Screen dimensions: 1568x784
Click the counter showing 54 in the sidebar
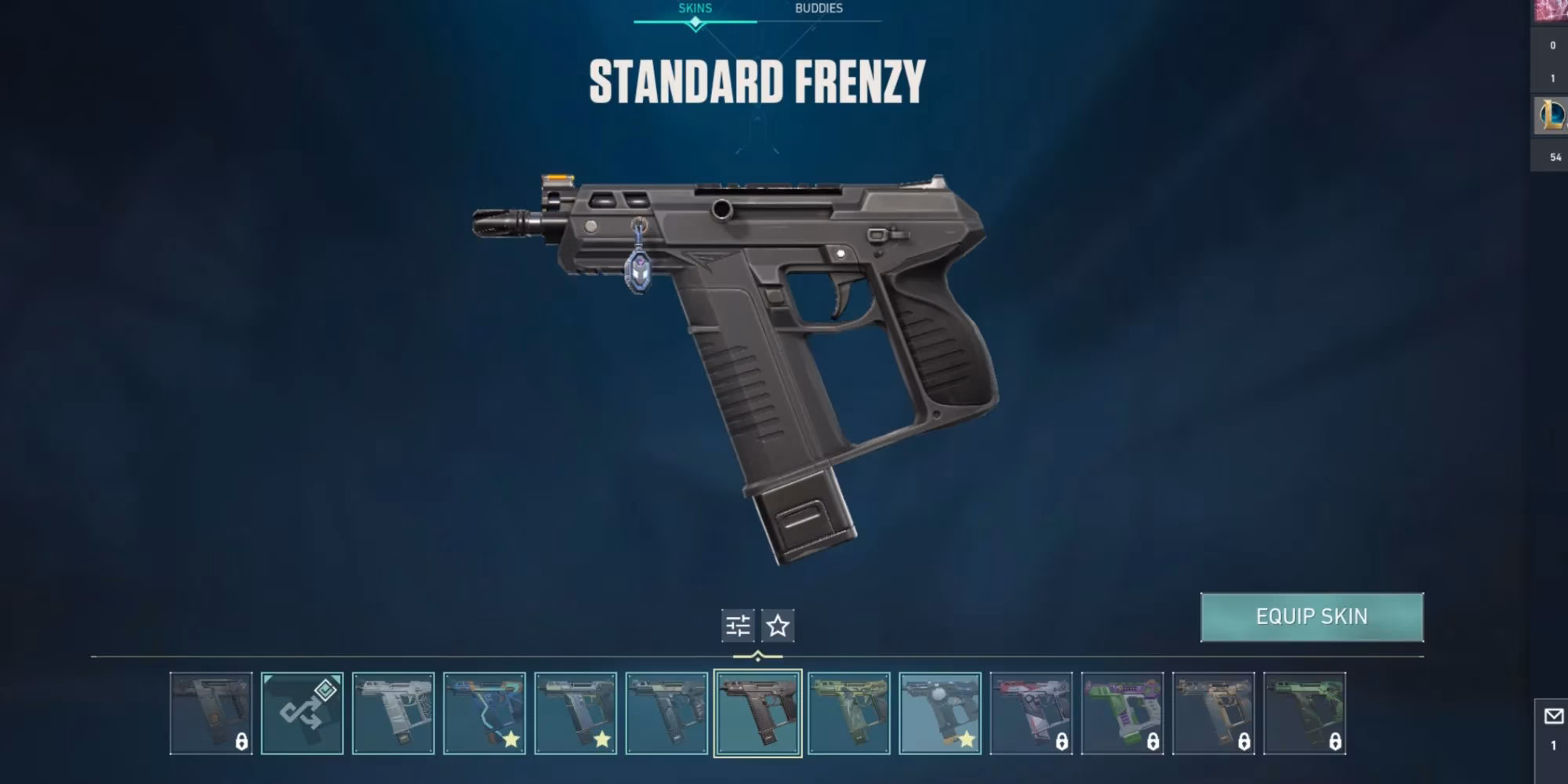point(1556,157)
